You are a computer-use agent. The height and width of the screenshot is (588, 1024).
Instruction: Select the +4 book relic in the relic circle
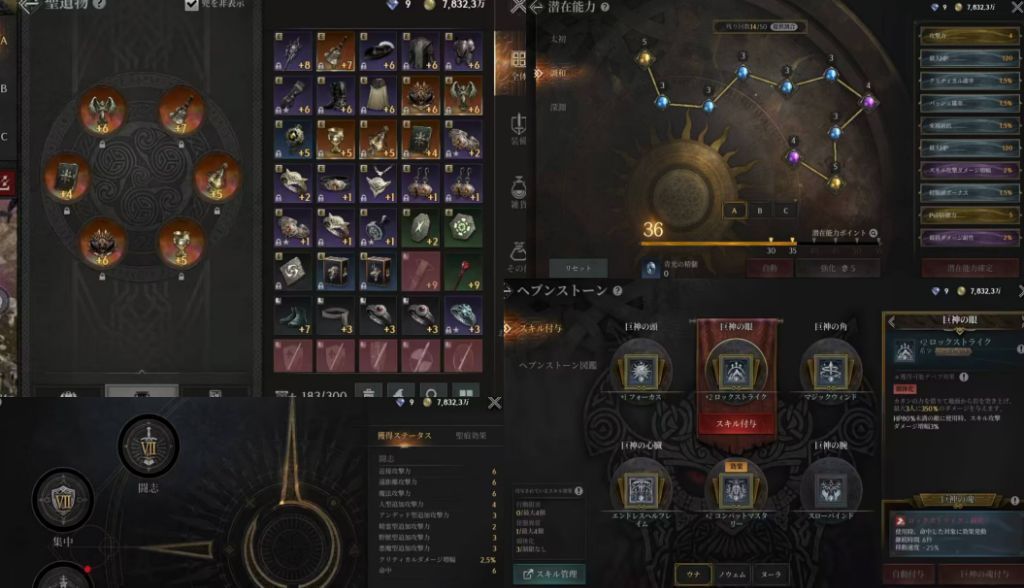coord(65,177)
